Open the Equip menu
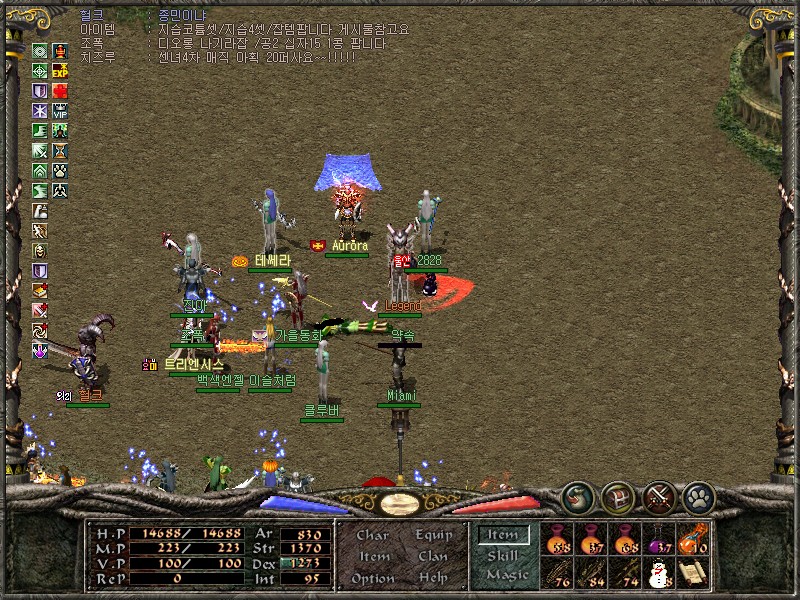800x600 pixels. (433, 535)
